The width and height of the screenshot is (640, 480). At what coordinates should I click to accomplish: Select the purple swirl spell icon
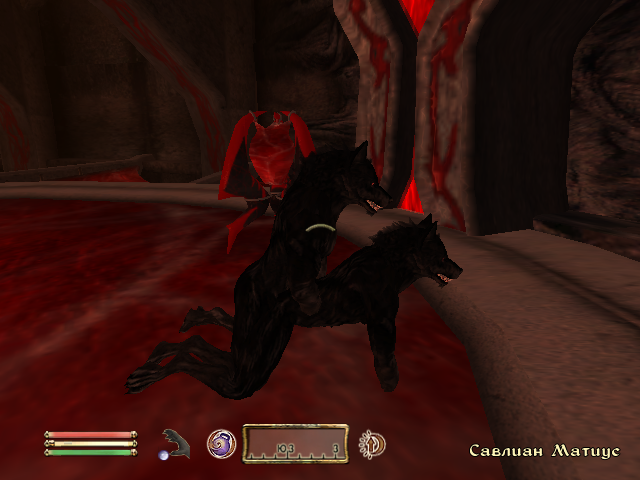[221, 443]
